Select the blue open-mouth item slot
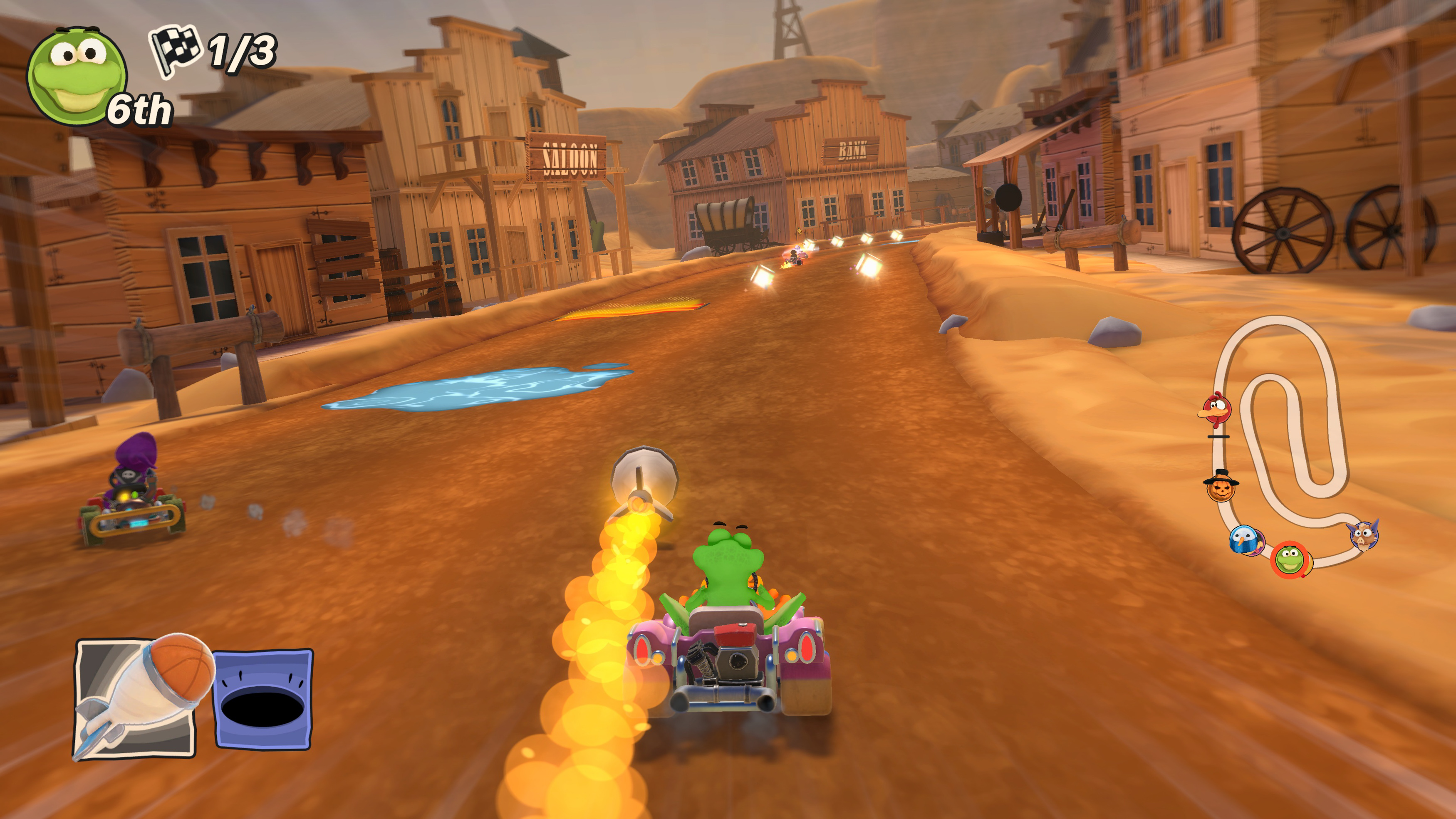1456x819 pixels. click(x=263, y=699)
